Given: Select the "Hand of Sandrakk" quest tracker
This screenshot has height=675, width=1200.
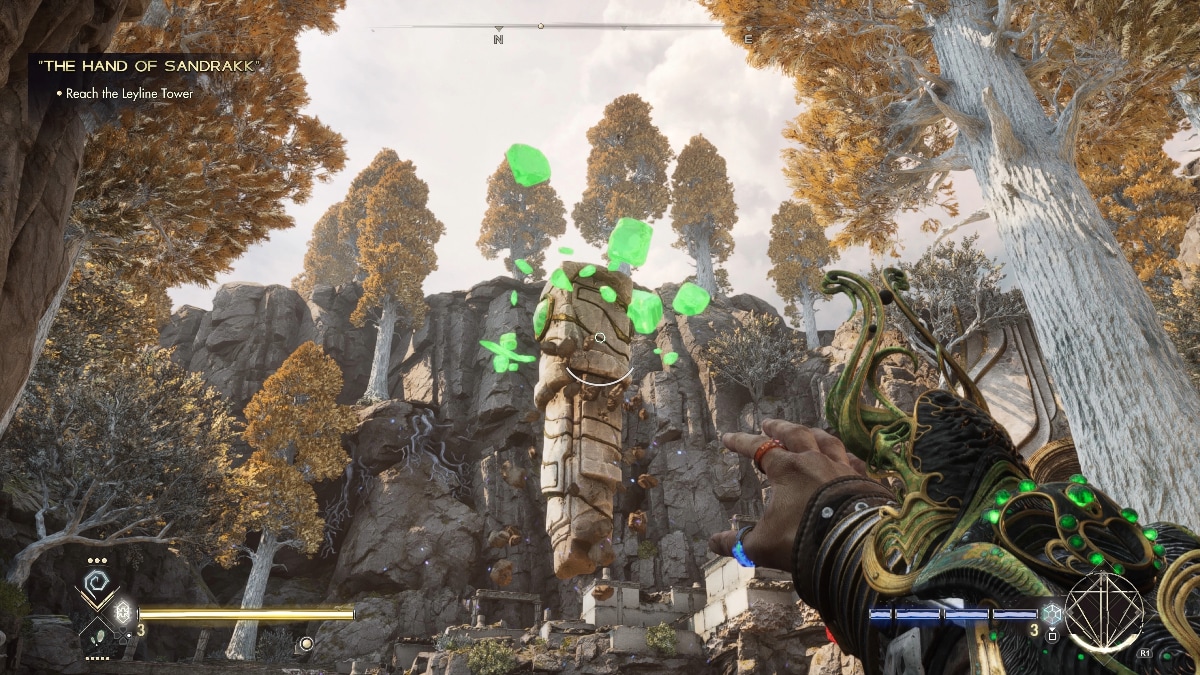Looking at the screenshot, I should coord(148,66).
